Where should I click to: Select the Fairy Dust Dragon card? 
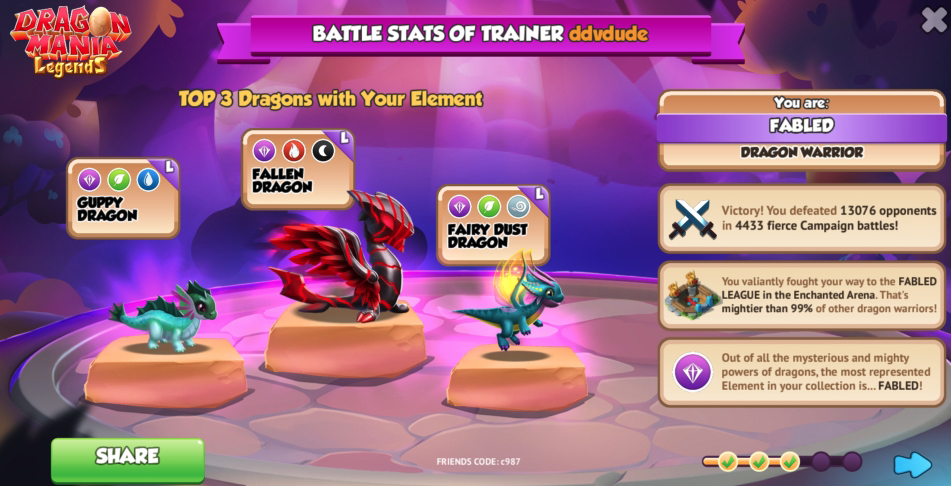[492, 224]
